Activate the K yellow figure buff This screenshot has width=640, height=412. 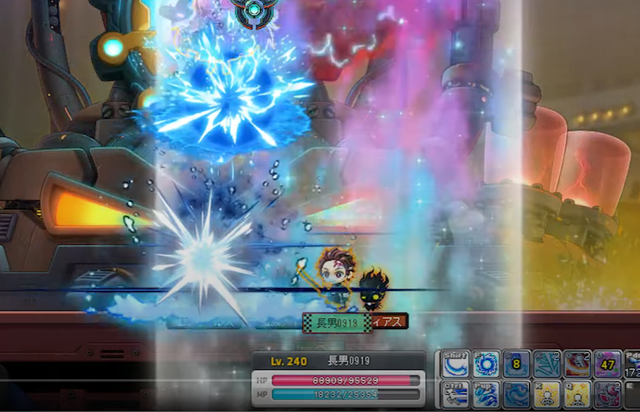pos(548,395)
